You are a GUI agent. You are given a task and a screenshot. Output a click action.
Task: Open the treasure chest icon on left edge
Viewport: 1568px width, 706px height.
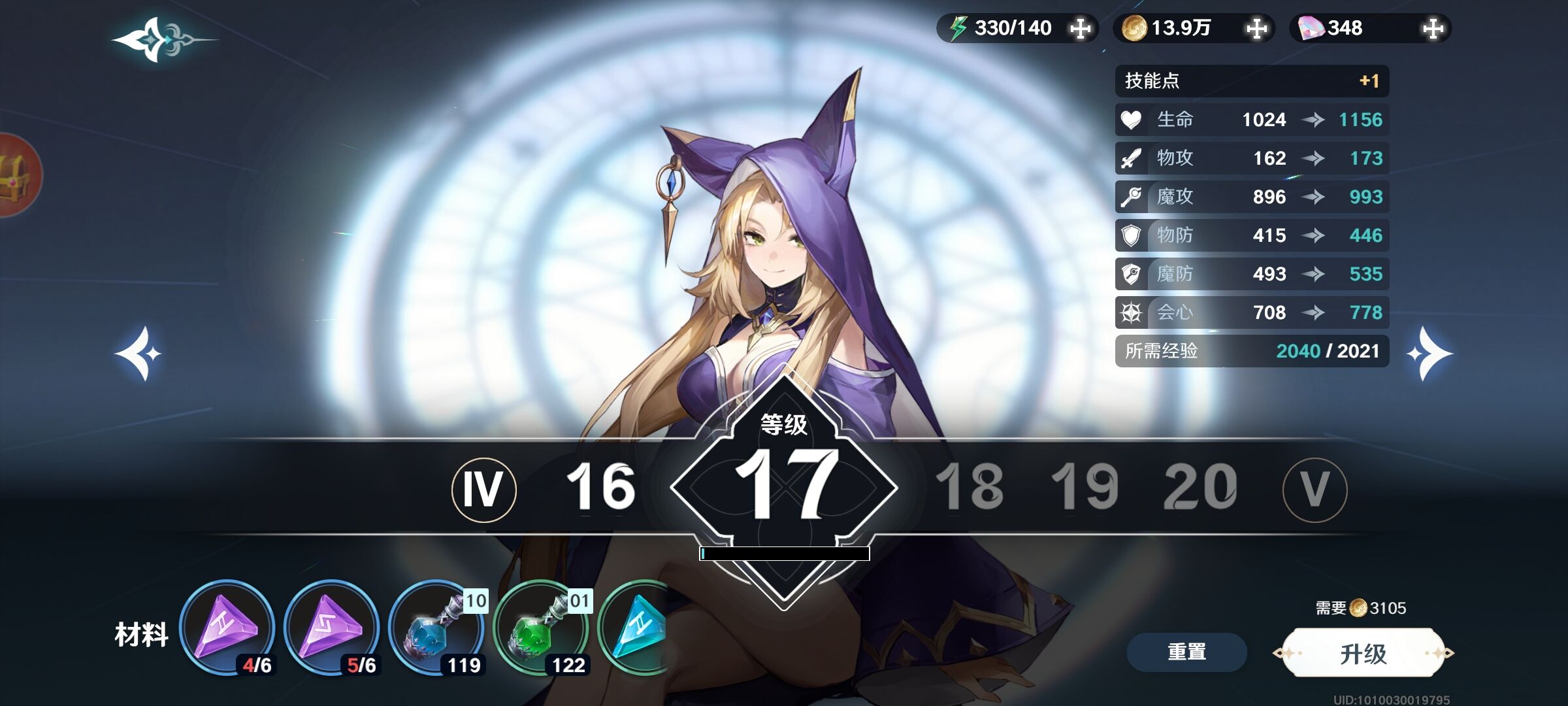[x=14, y=175]
